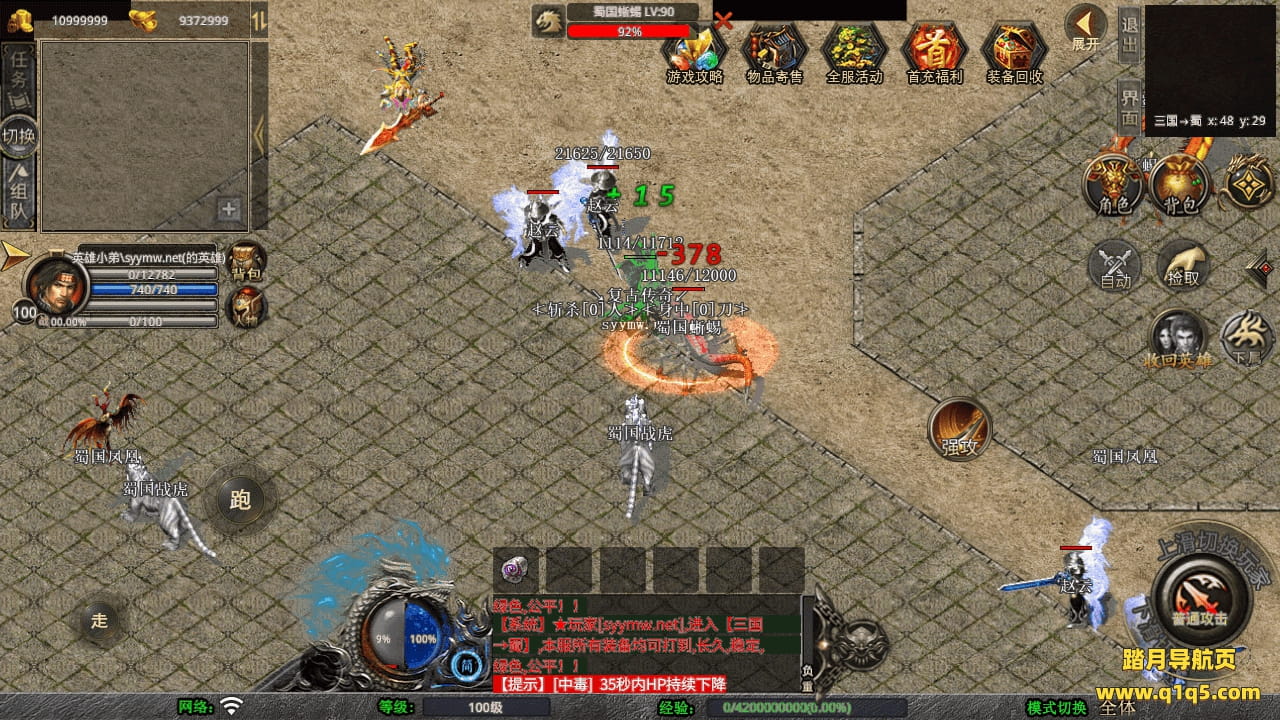Open the 全服活动 server events icon
The image size is (1280, 720).
point(854,51)
